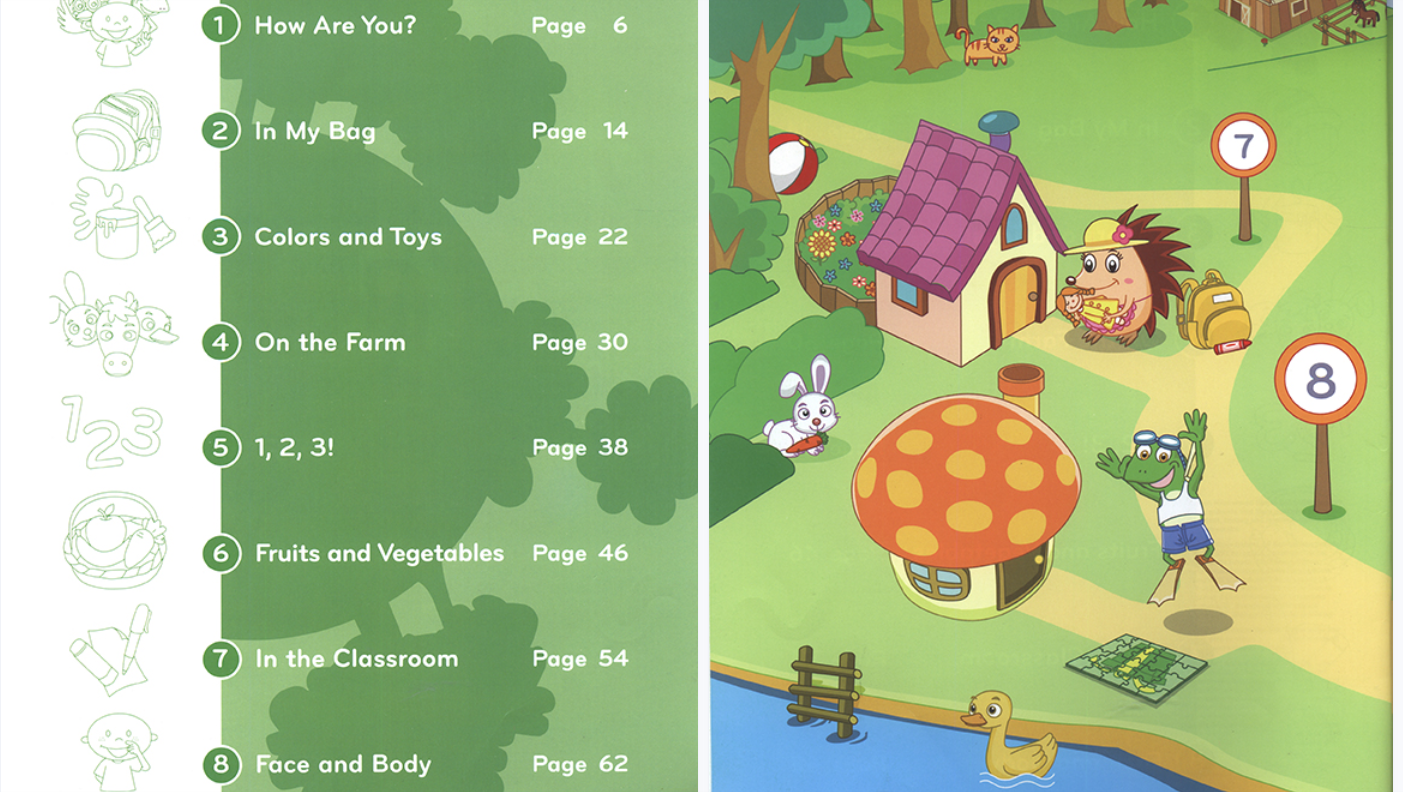Open unit 1 How Are You?
This screenshot has height=792, width=1403.
coord(335,25)
